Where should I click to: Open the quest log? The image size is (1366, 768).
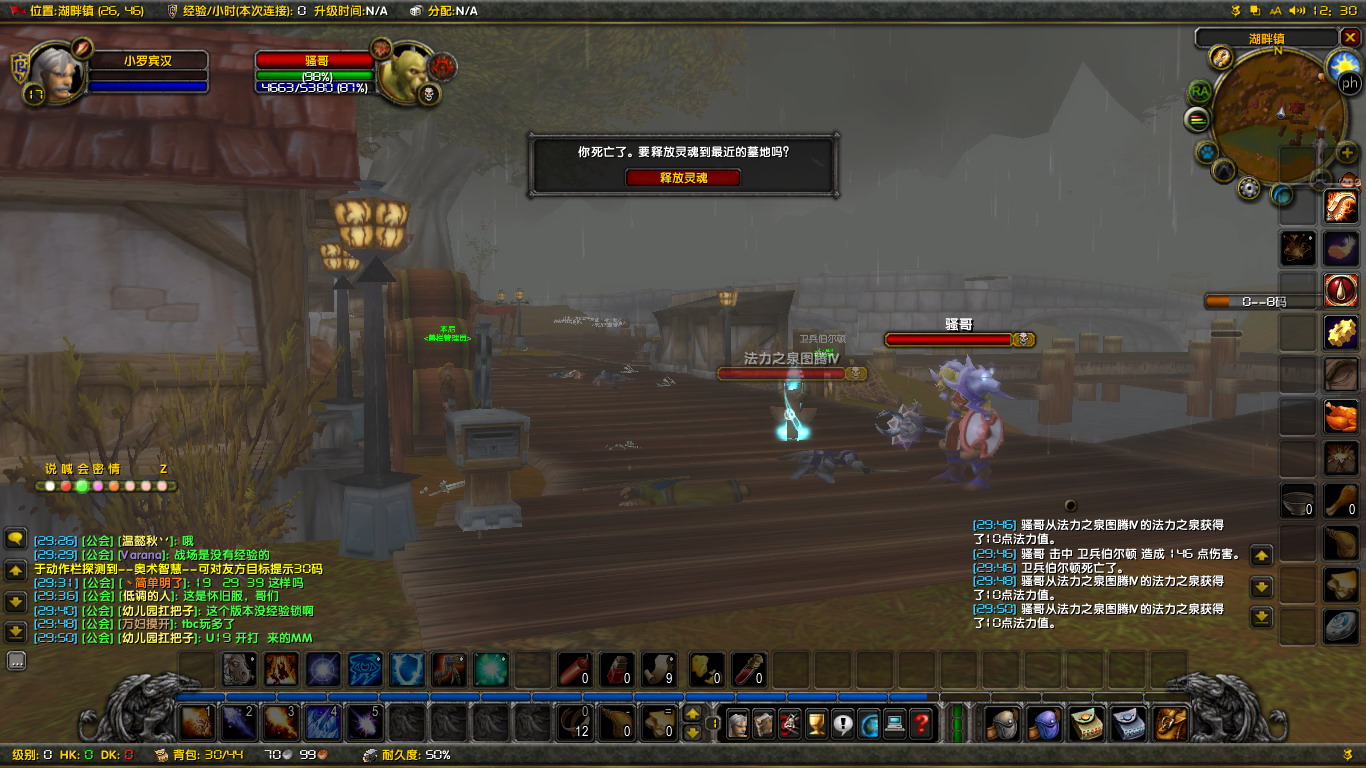842,723
